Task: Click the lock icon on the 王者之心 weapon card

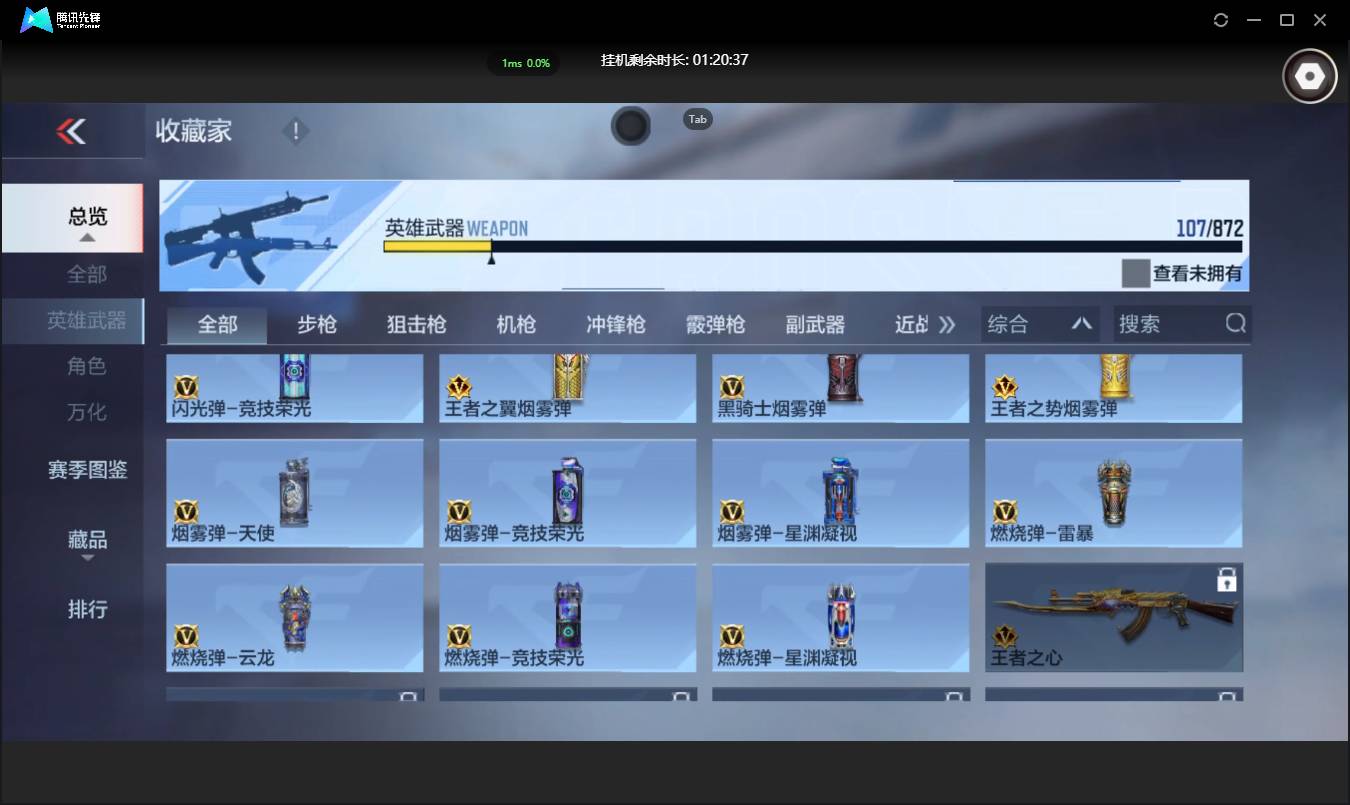Action: click(1226, 578)
